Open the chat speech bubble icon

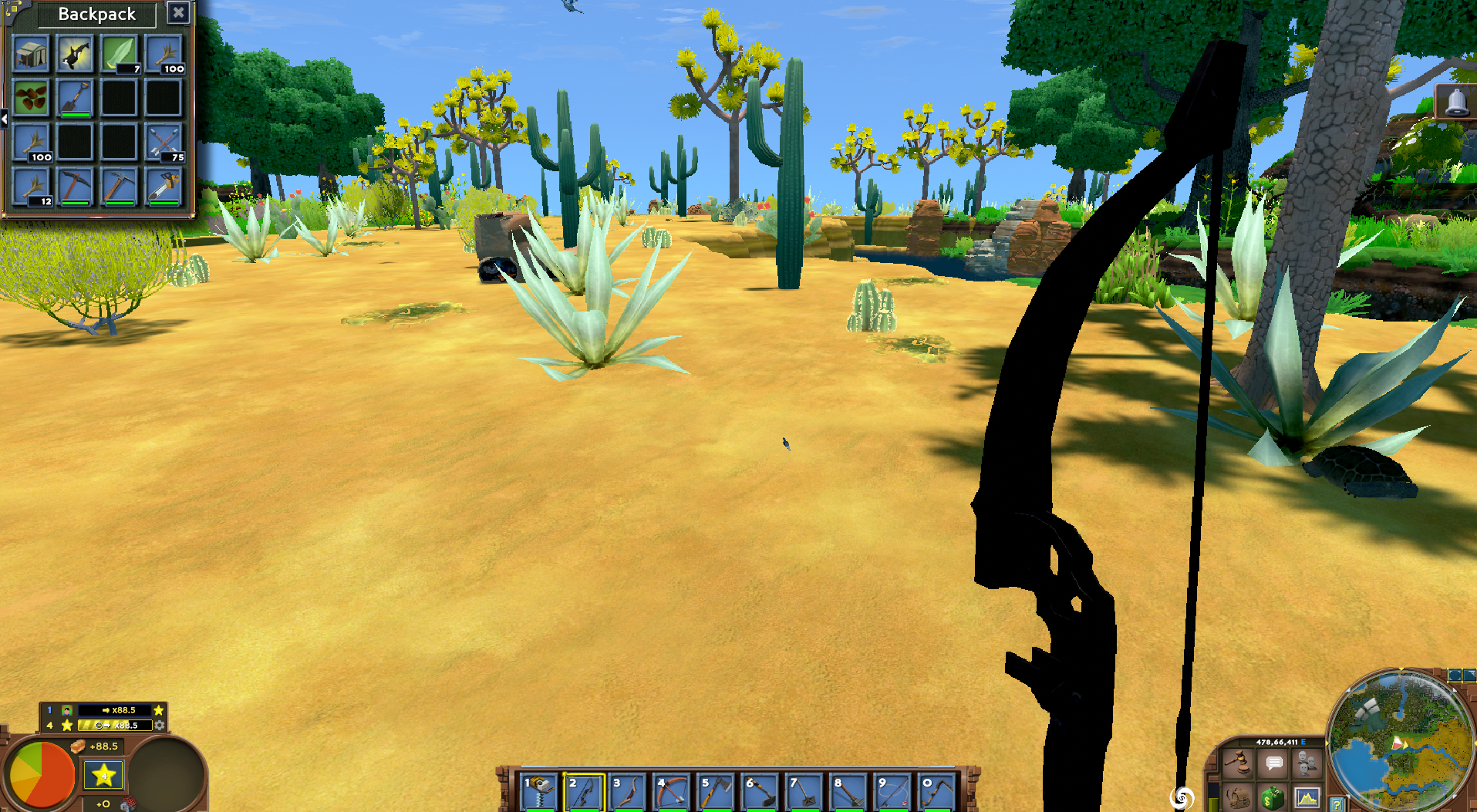coord(1273,763)
